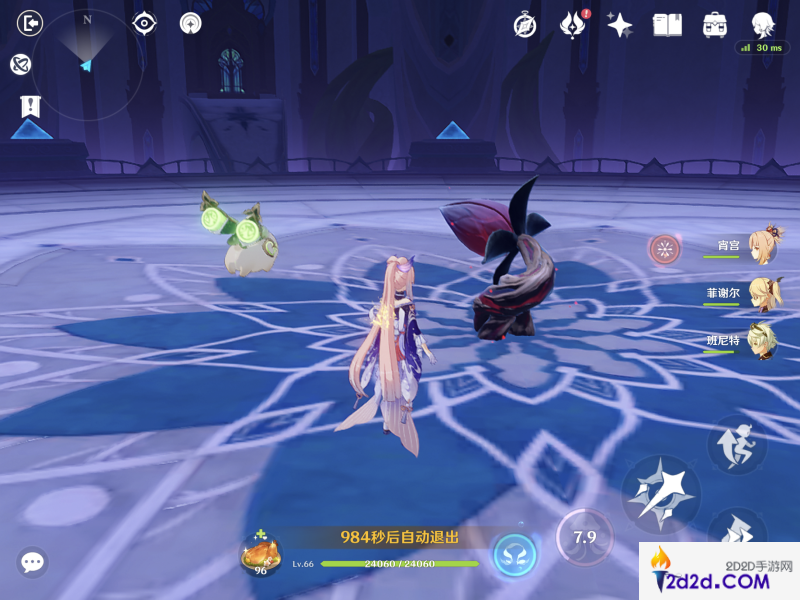Switch to party member 班尼特
800x600 pixels.
pyautogui.click(x=762, y=340)
